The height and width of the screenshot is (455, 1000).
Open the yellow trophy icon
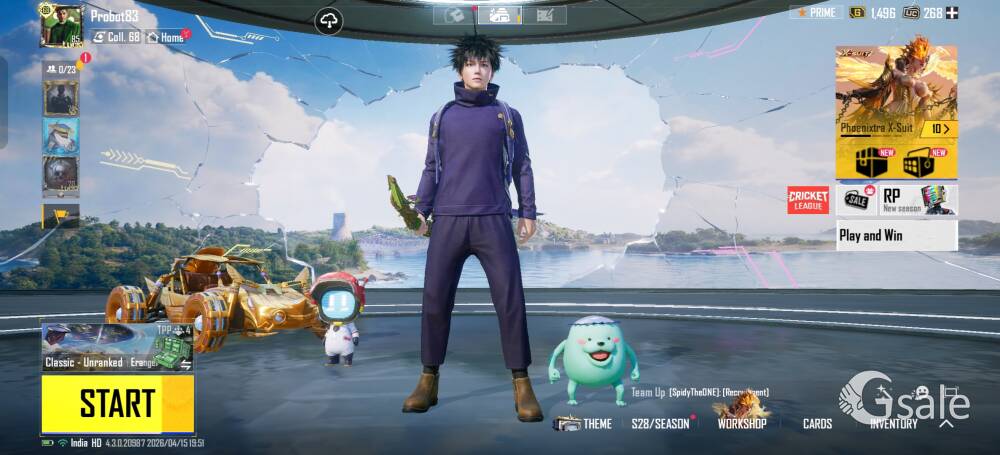pos(59,215)
